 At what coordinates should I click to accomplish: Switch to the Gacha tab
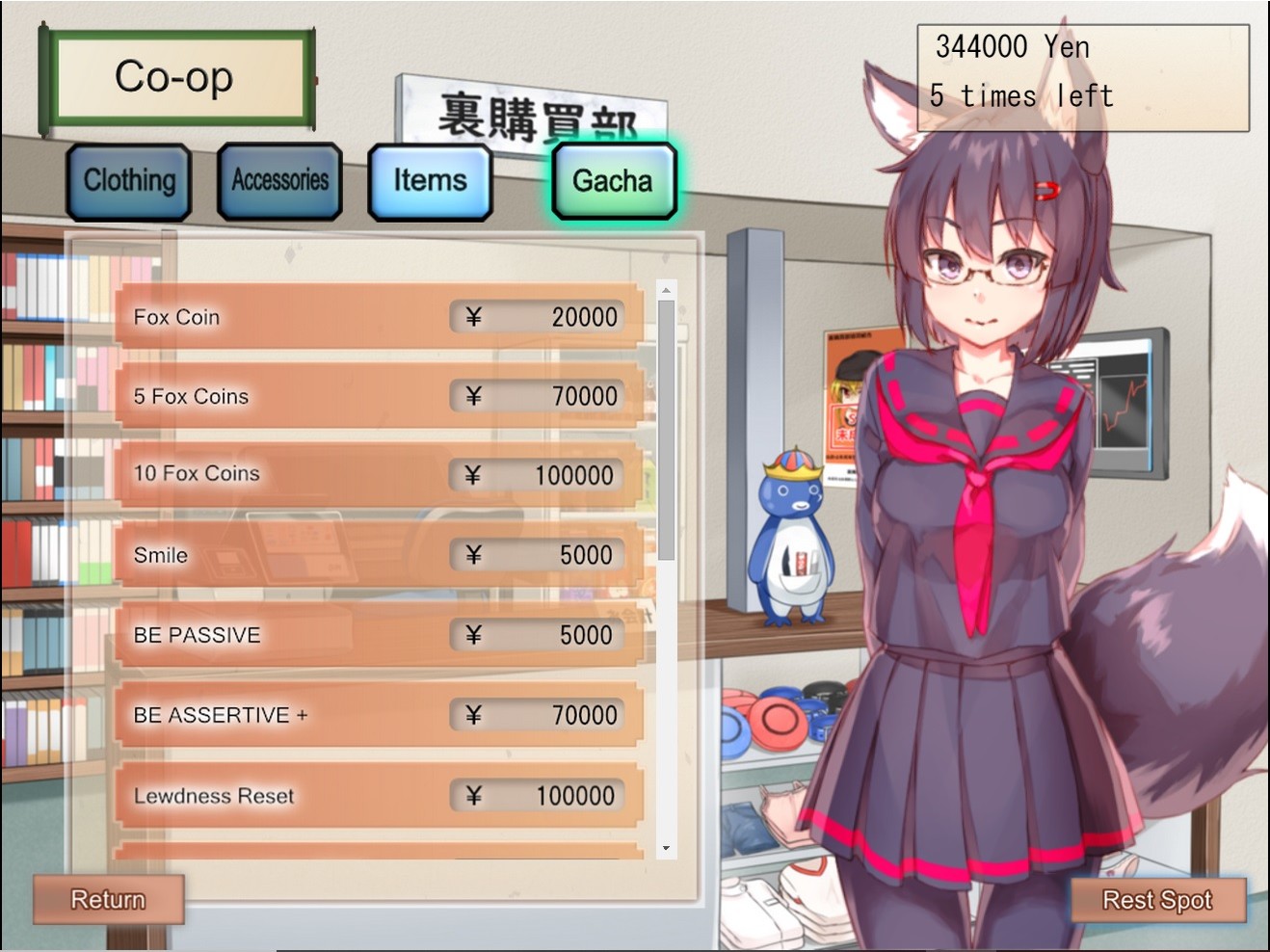click(613, 180)
